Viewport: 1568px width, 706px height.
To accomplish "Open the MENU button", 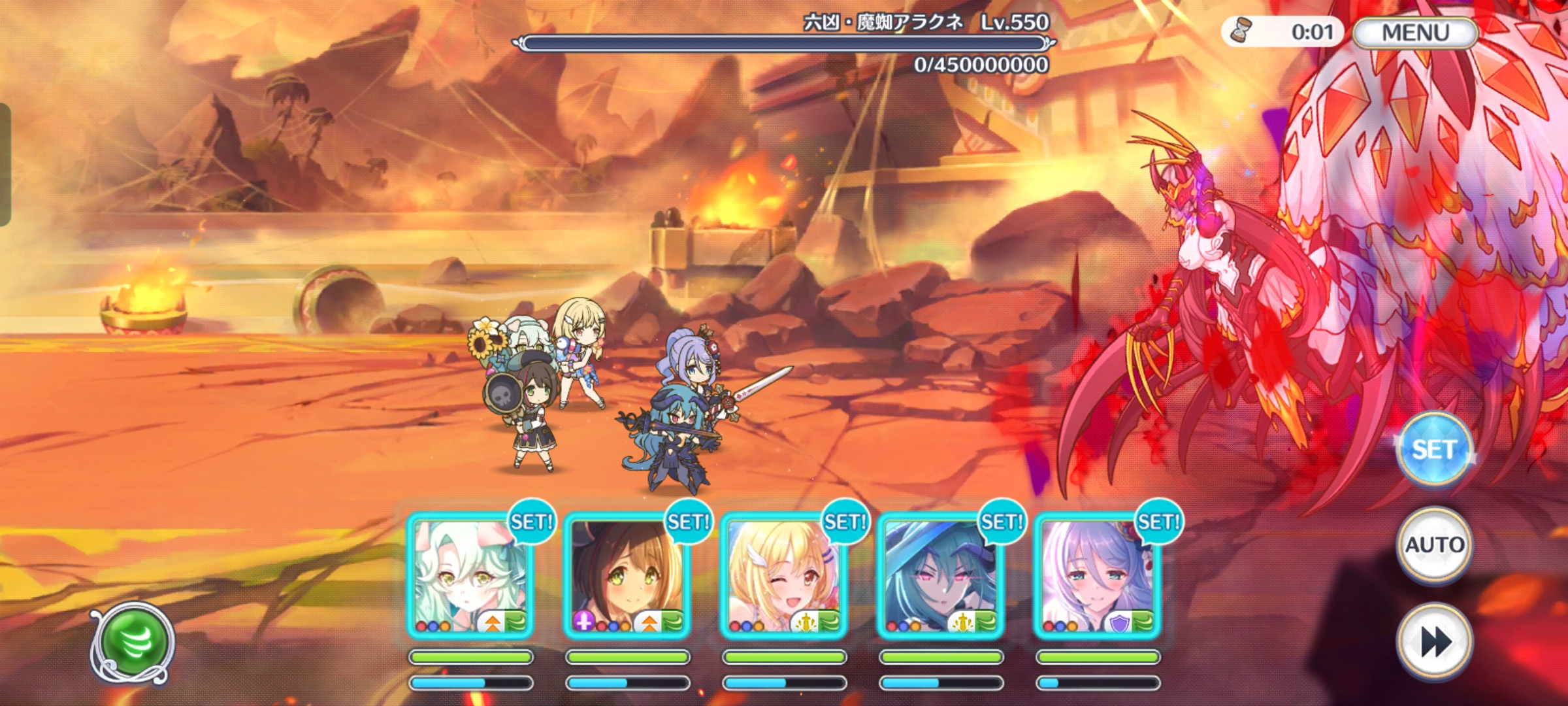I will (1415, 33).
